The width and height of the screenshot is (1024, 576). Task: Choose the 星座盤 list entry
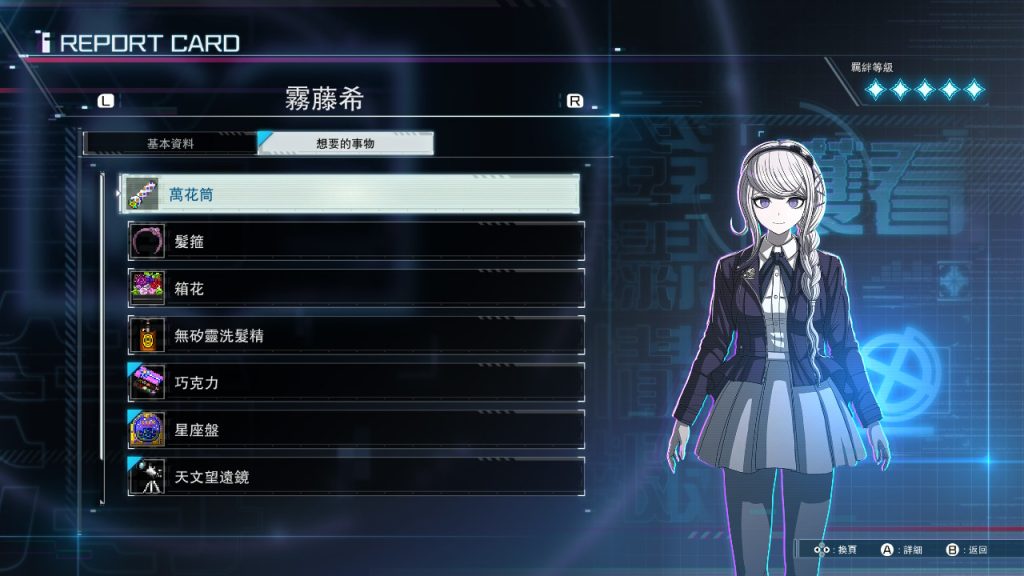tap(355, 429)
